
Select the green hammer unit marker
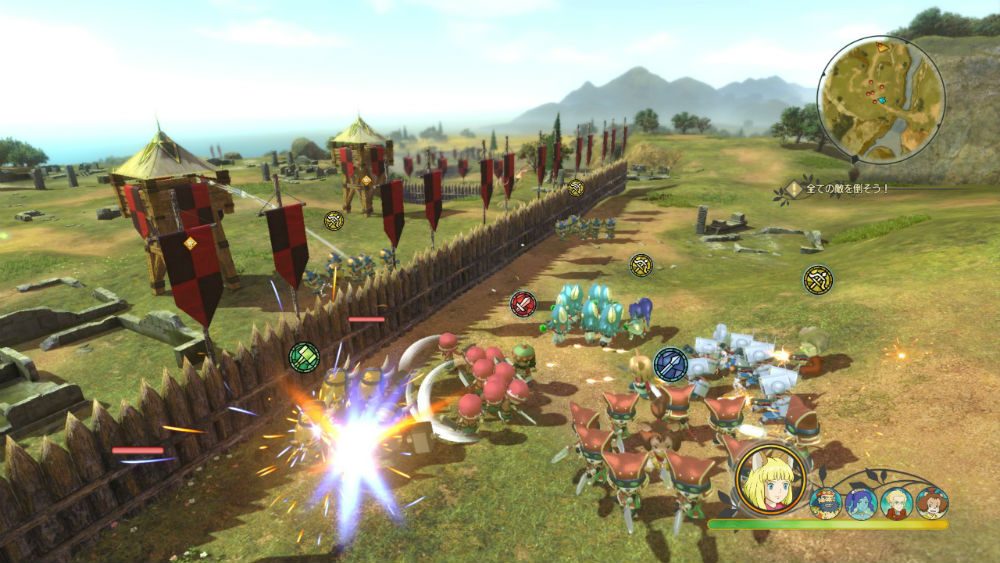304,357
